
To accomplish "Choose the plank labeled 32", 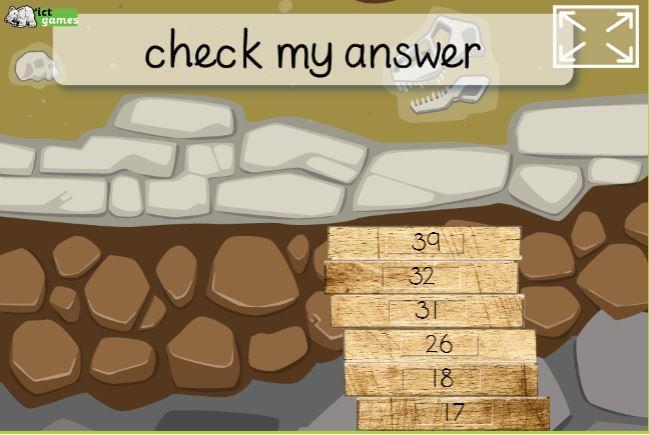I will 421,276.
